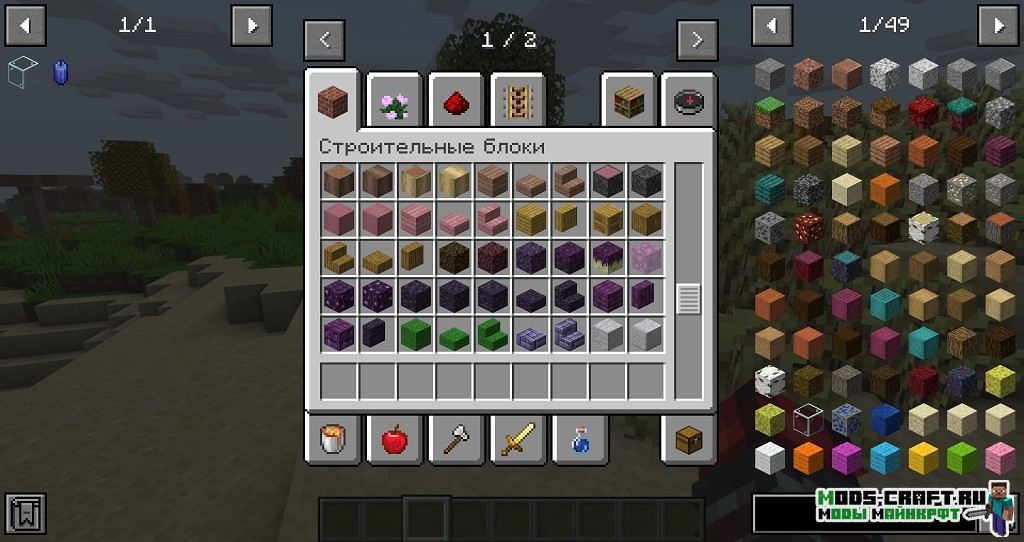Open the bookshelf tab

[x=627, y=100]
